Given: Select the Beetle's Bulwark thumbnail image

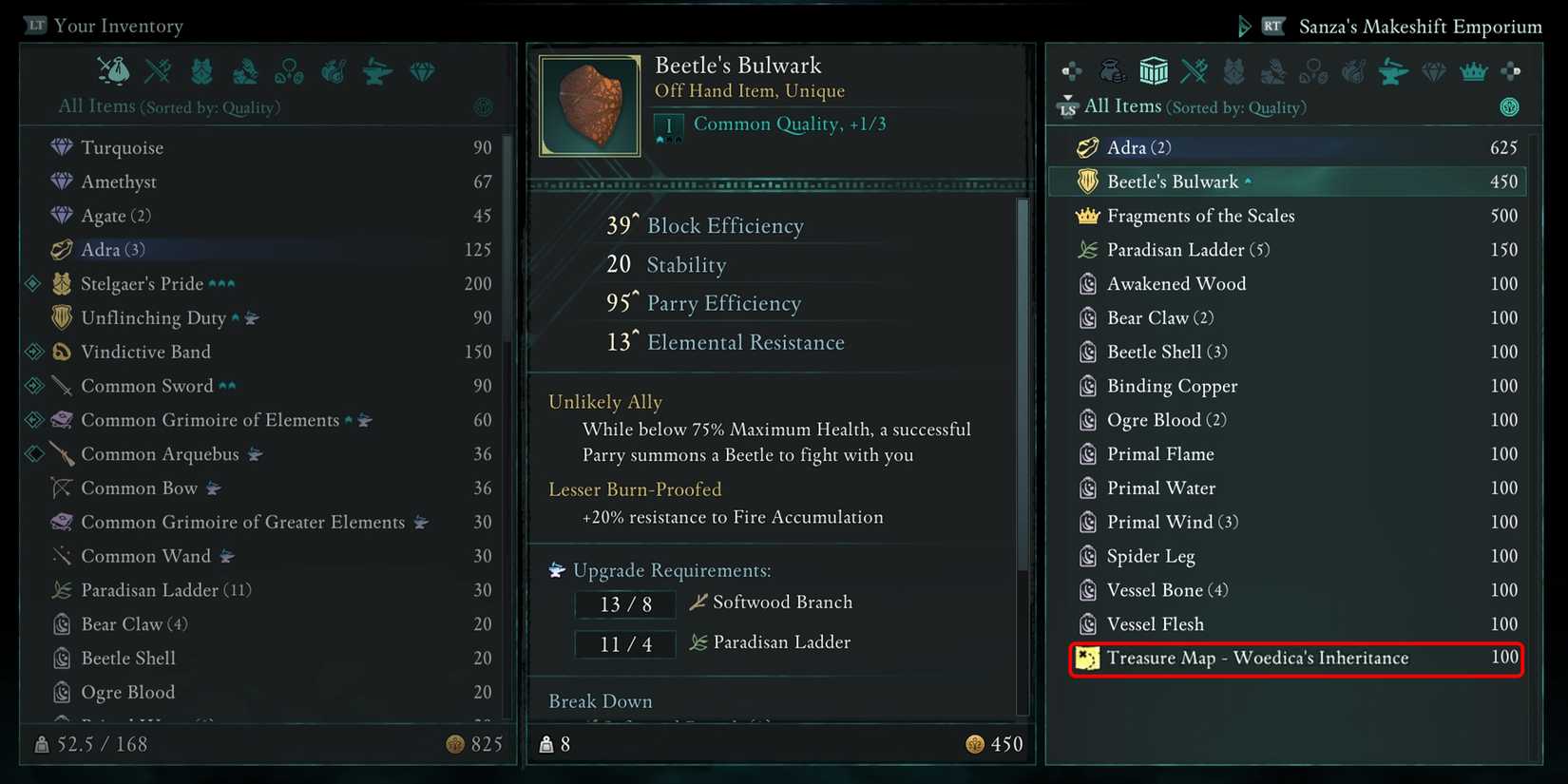Looking at the screenshot, I should (x=589, y=105).
